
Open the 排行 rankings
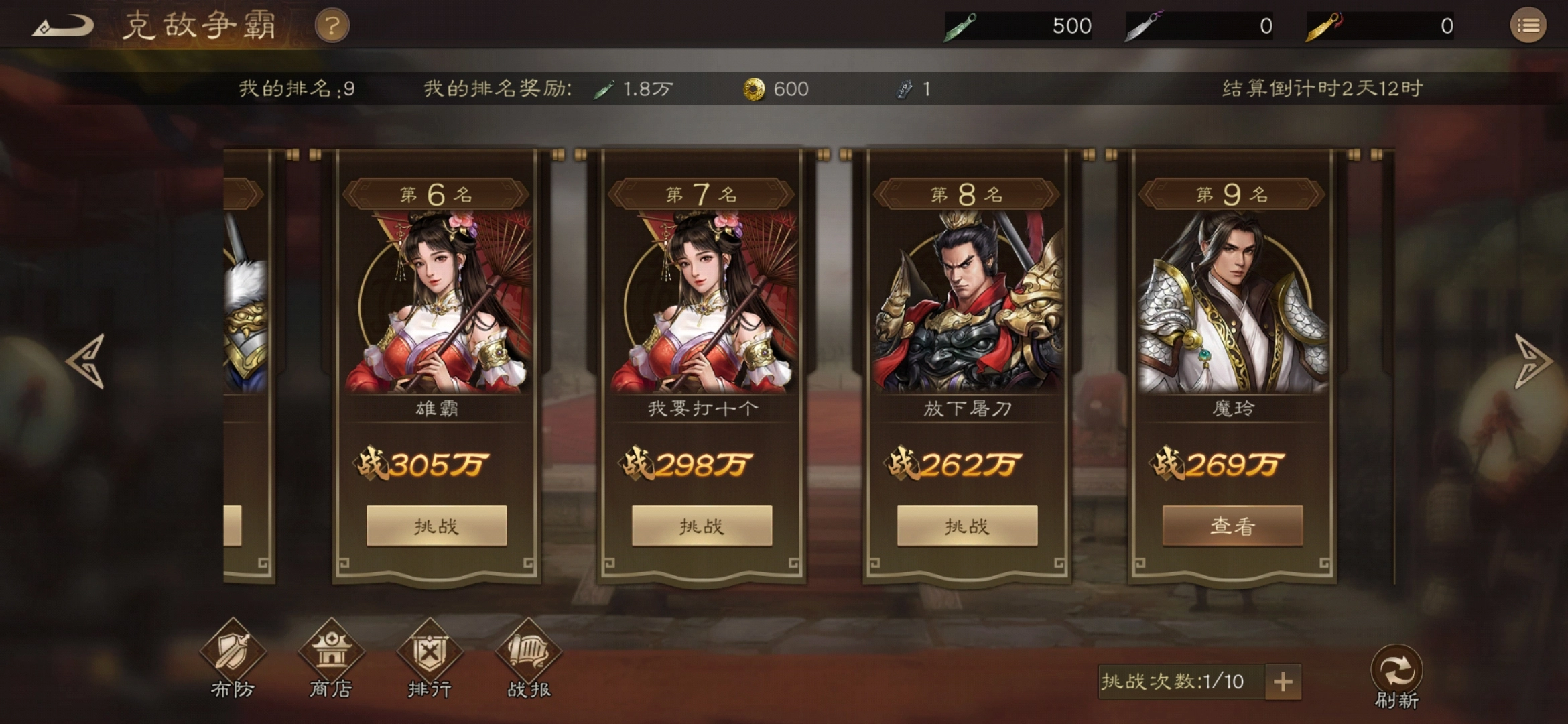pyautogui.click(x=430, y=658)
